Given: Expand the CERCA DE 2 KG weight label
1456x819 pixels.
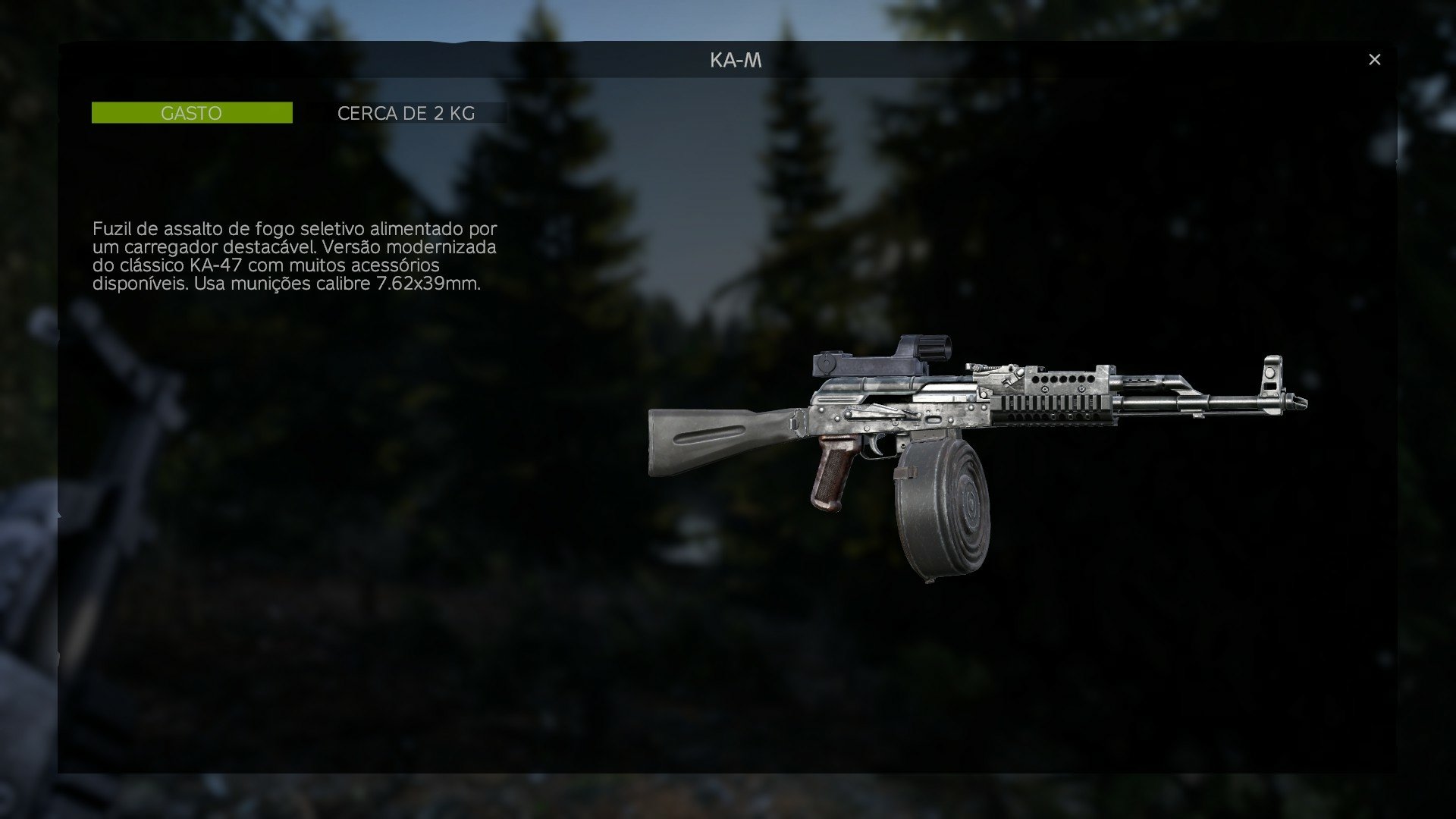Looking at the screenshot, I should click(406, 114).
